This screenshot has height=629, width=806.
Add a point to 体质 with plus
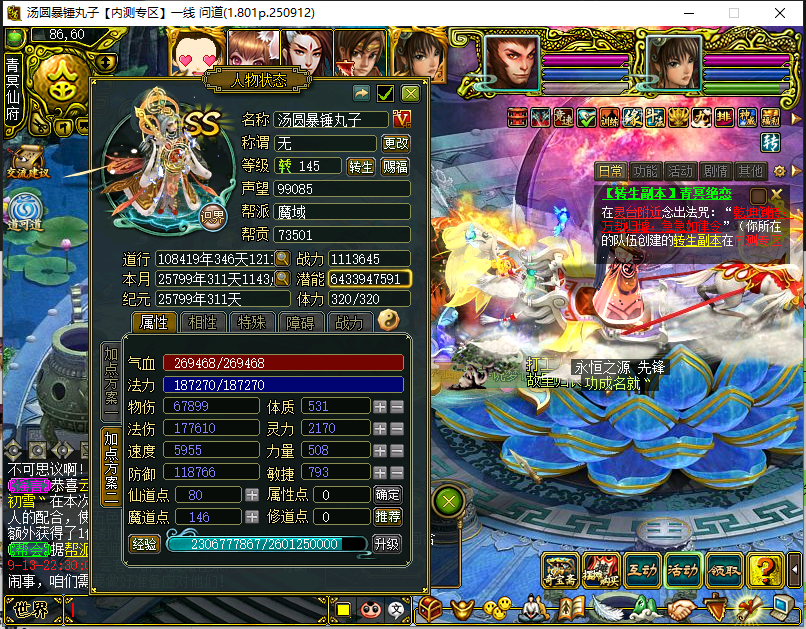click(379, 406)
